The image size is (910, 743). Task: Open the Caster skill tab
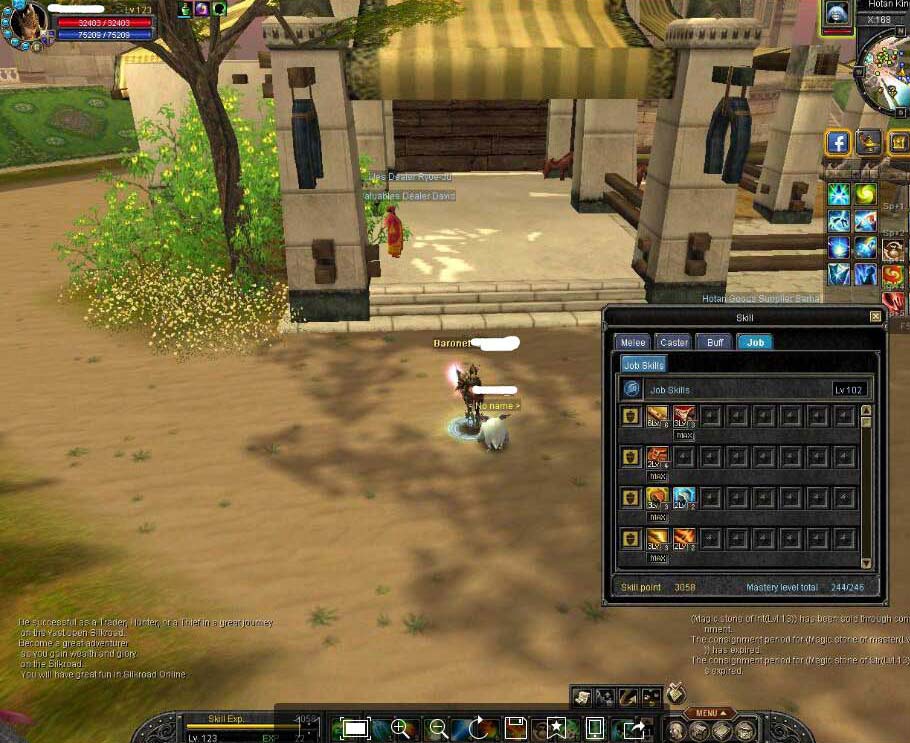tap(674, 342)
